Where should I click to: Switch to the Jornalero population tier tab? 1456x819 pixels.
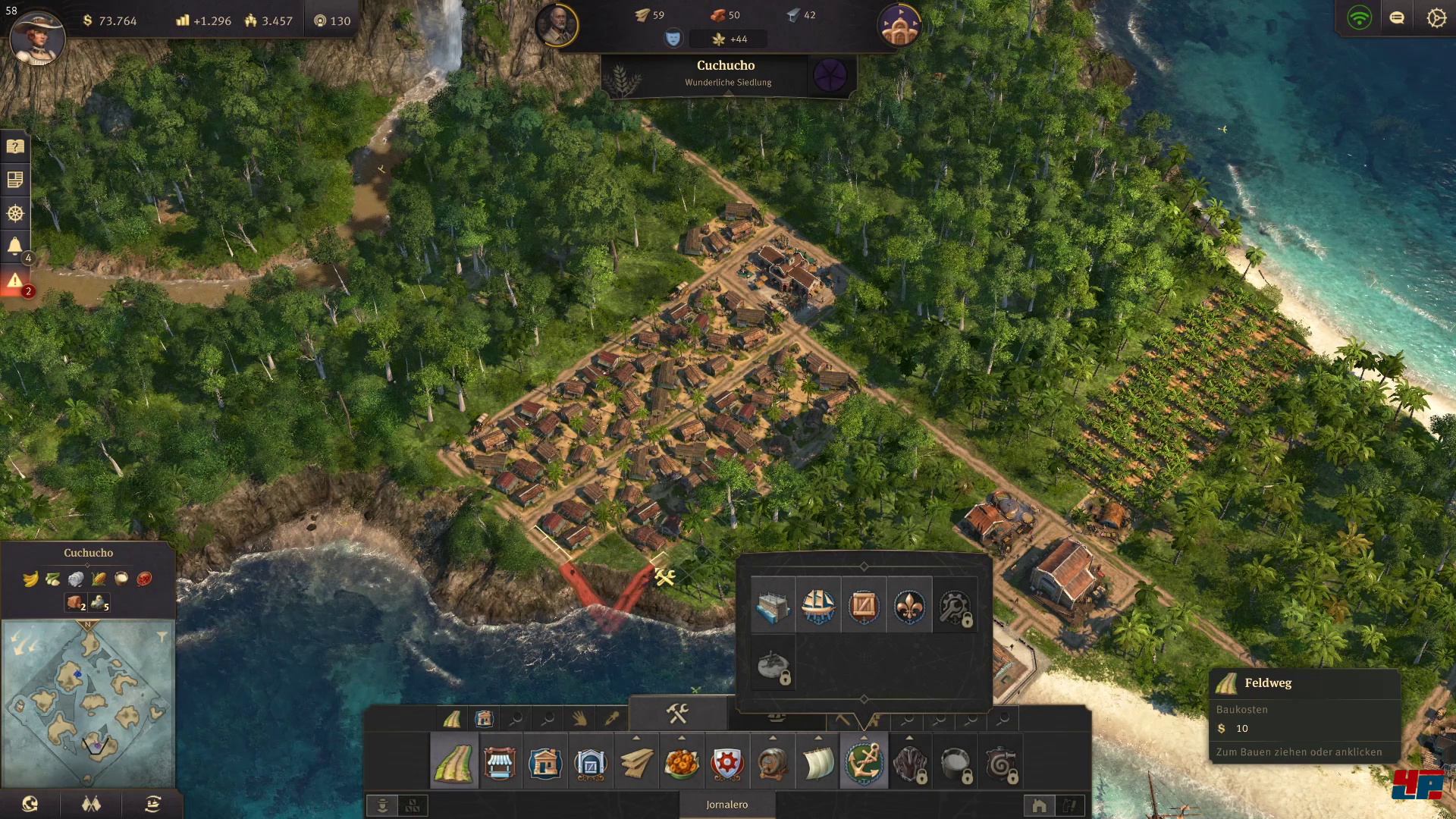[726, 805]
